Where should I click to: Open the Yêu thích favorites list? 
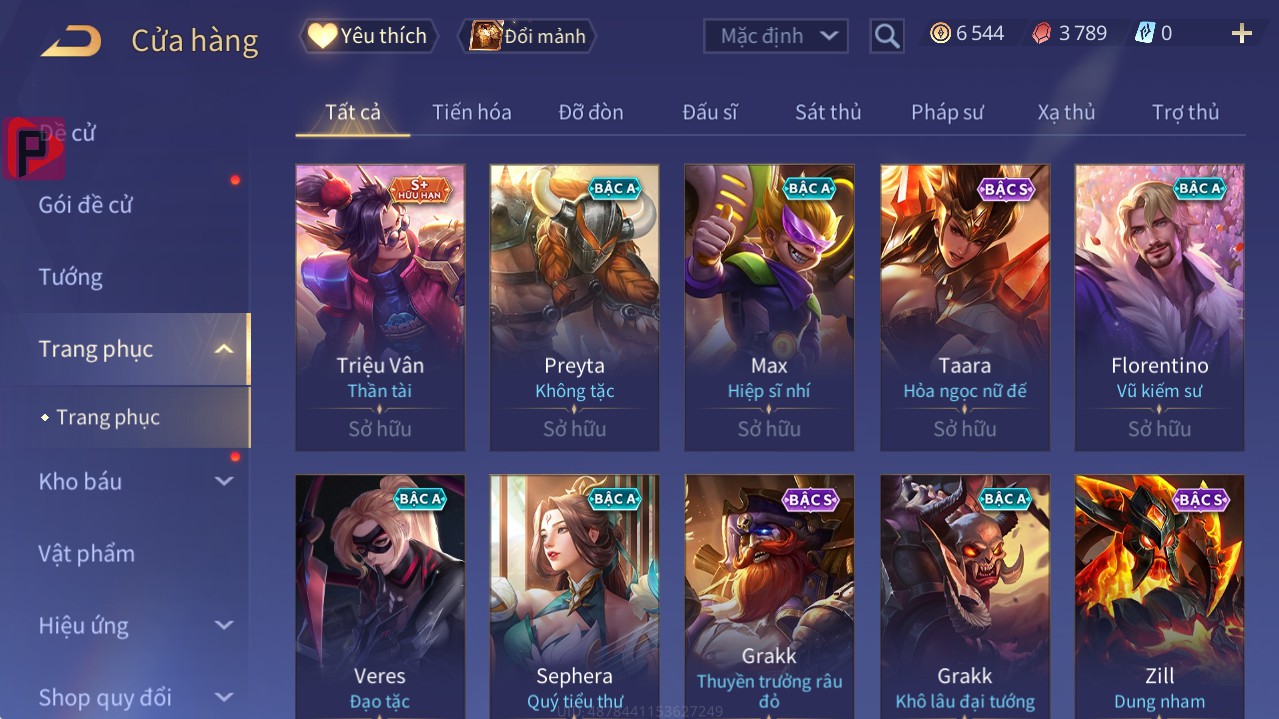tap(369, 36)
